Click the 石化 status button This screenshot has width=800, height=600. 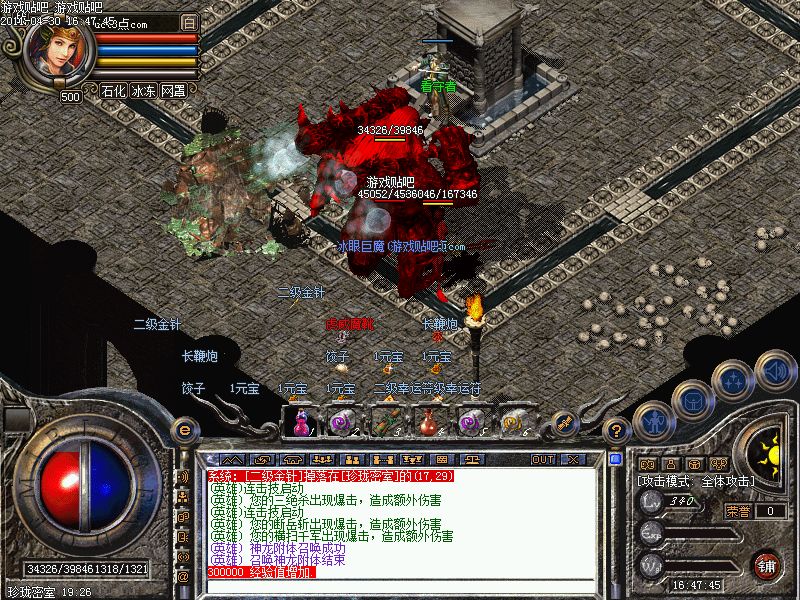(x=114, y=90)
